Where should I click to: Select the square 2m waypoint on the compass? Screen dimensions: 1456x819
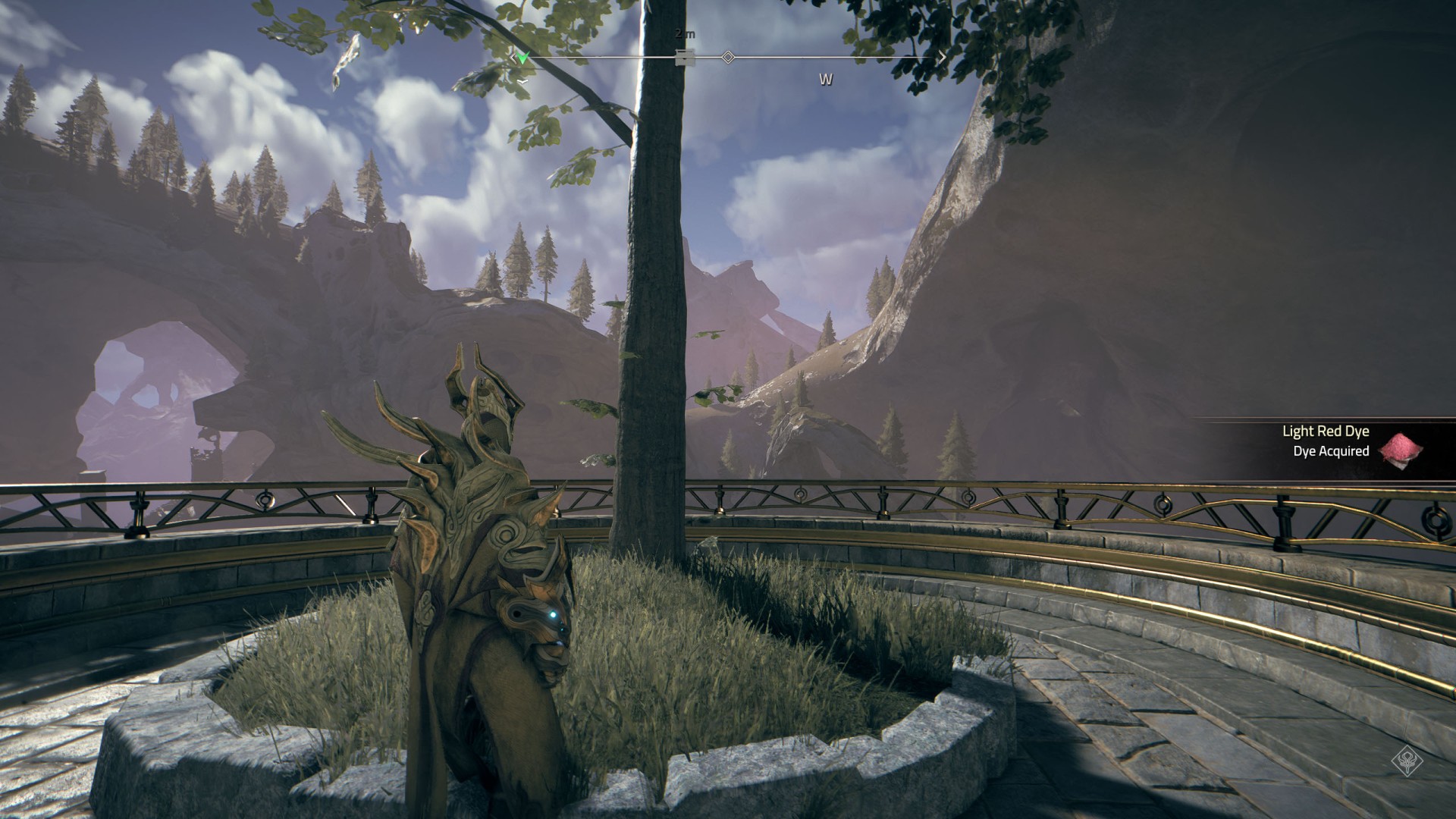[x=685, y=57]
